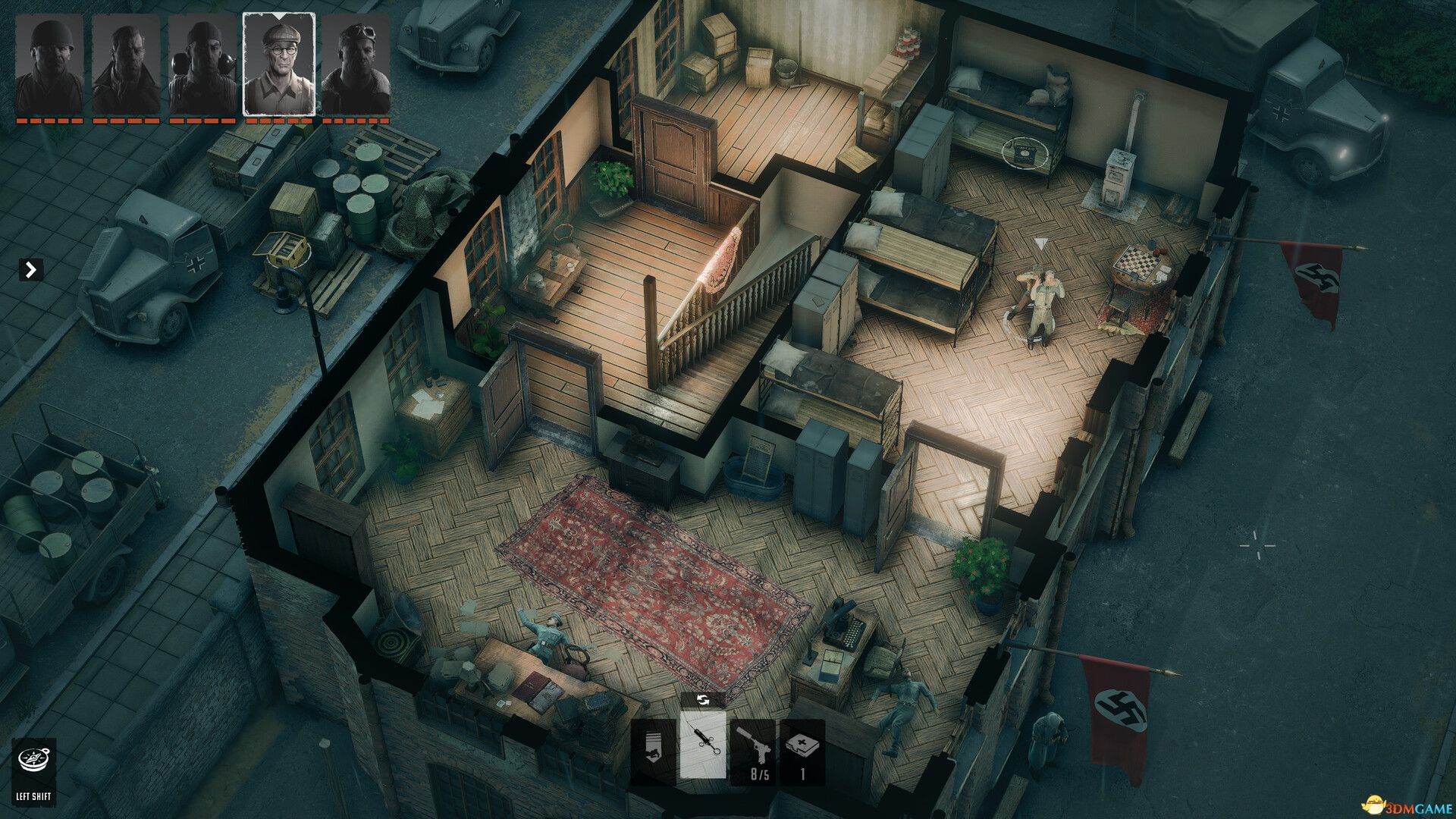Click the red health bar under the first portrait

pos(48,121)
